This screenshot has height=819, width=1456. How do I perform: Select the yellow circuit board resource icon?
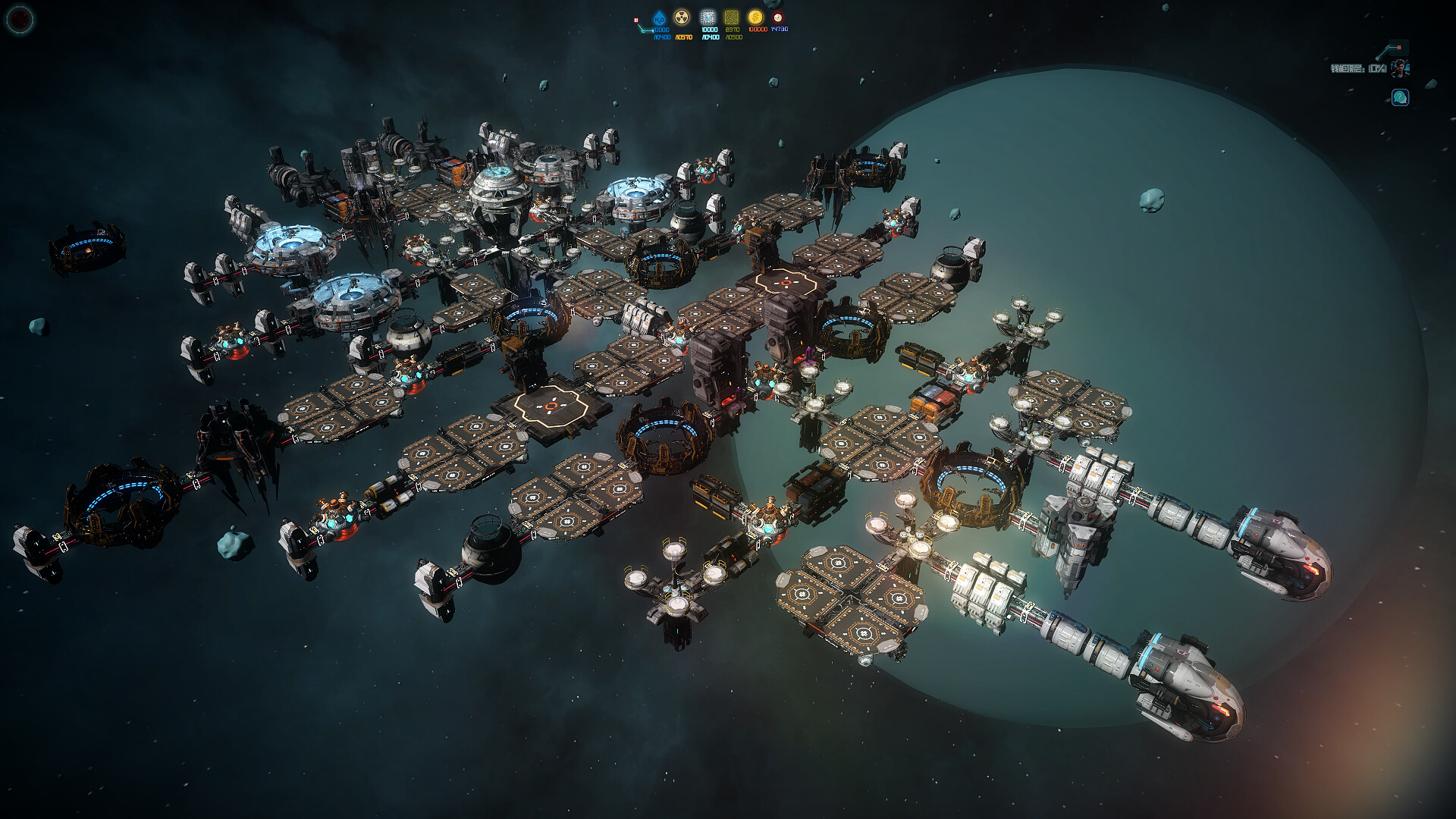point(732,17)
